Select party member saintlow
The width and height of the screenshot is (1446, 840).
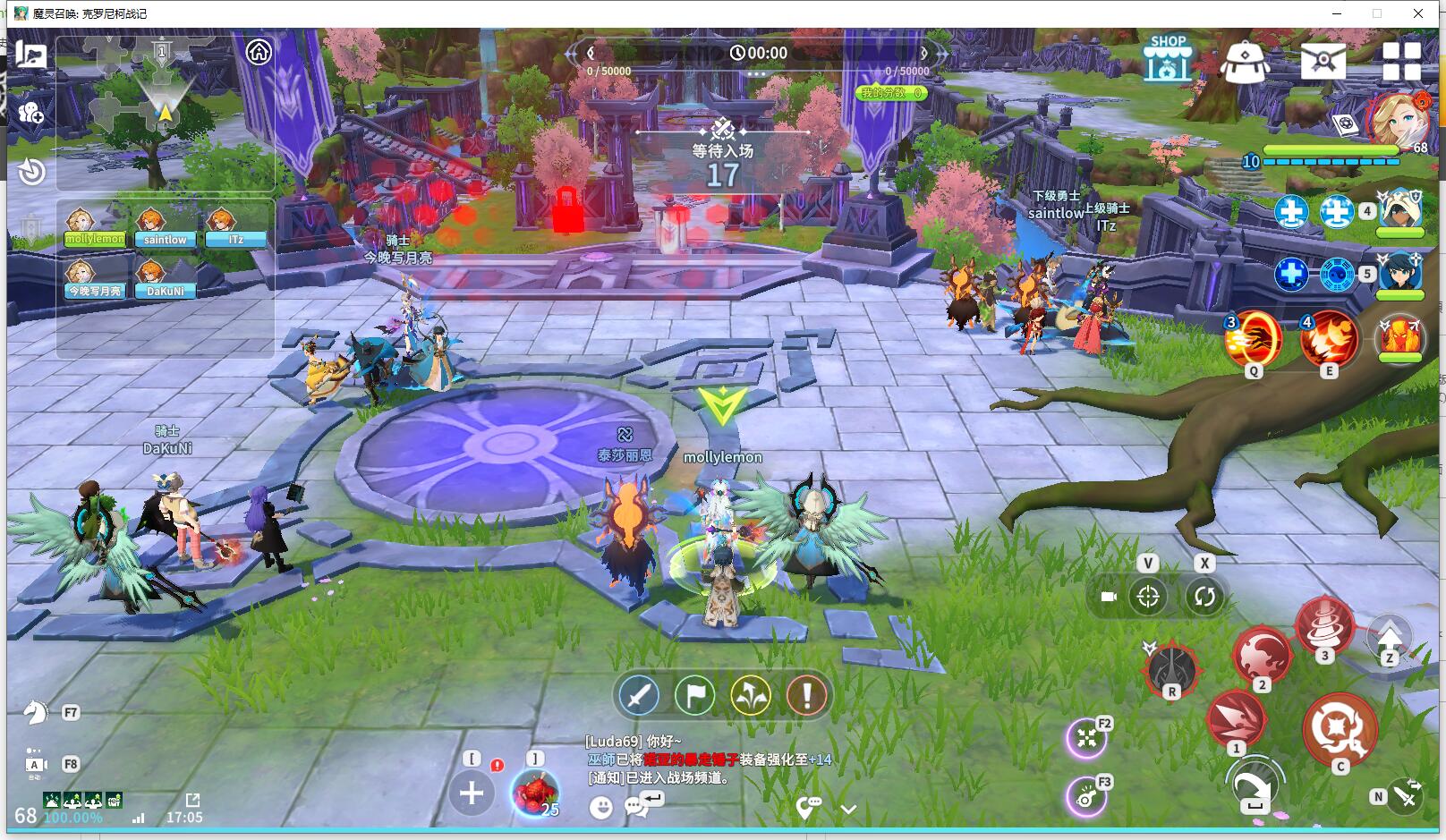[x=165, y=227]
